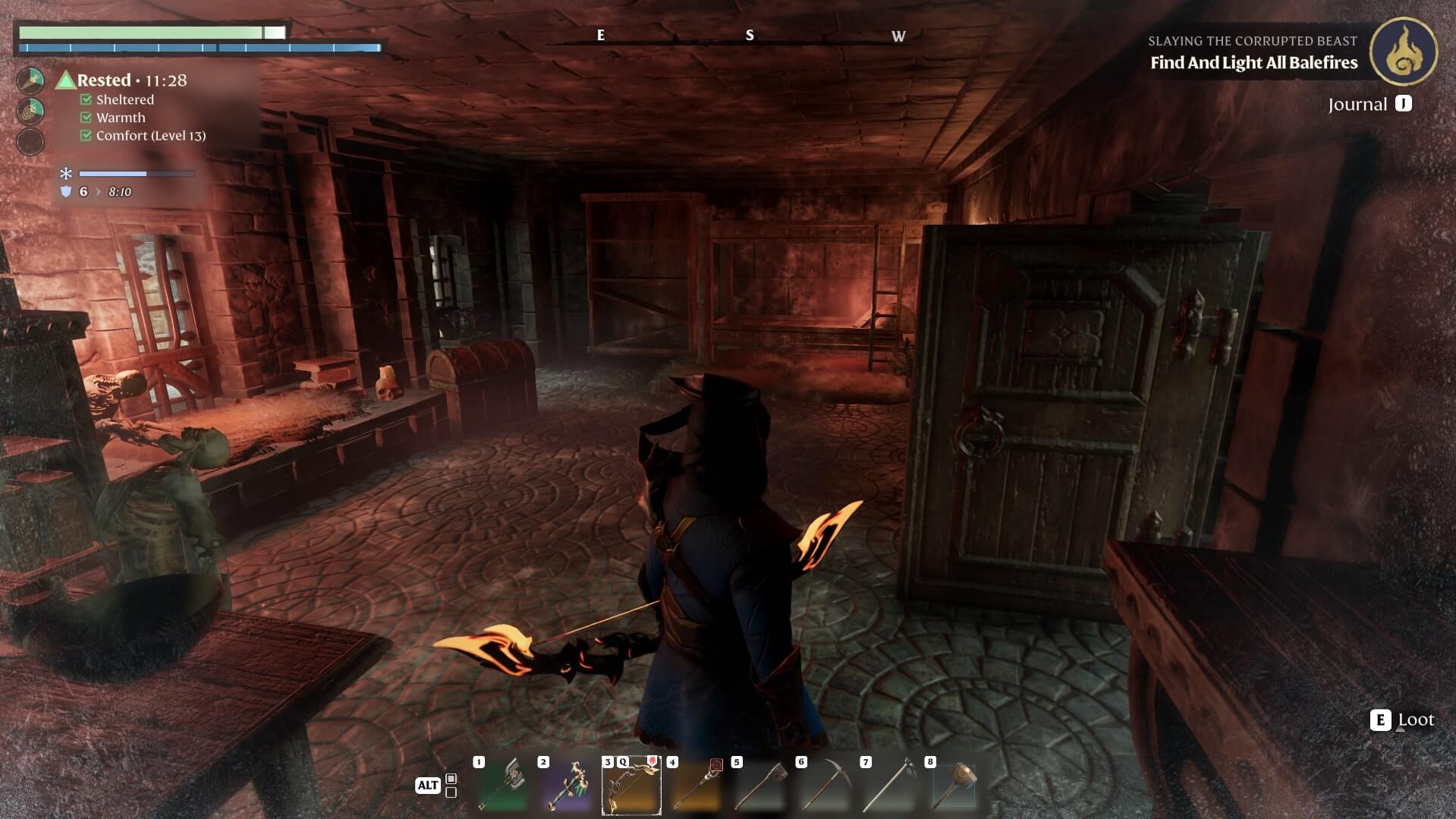Click the Find And Light All Balefires objective
Screen dimensions: 1456x819
tap(1253, 63)
